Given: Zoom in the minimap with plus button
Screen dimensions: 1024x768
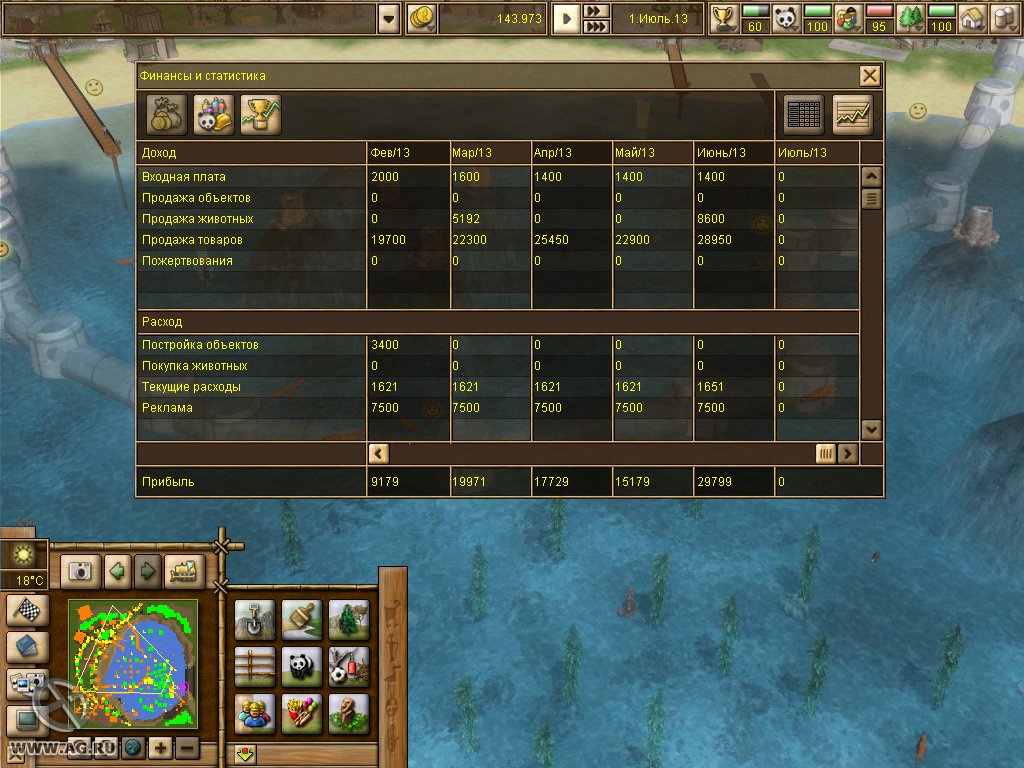Looking at the screenshot, I should point(161,748).
